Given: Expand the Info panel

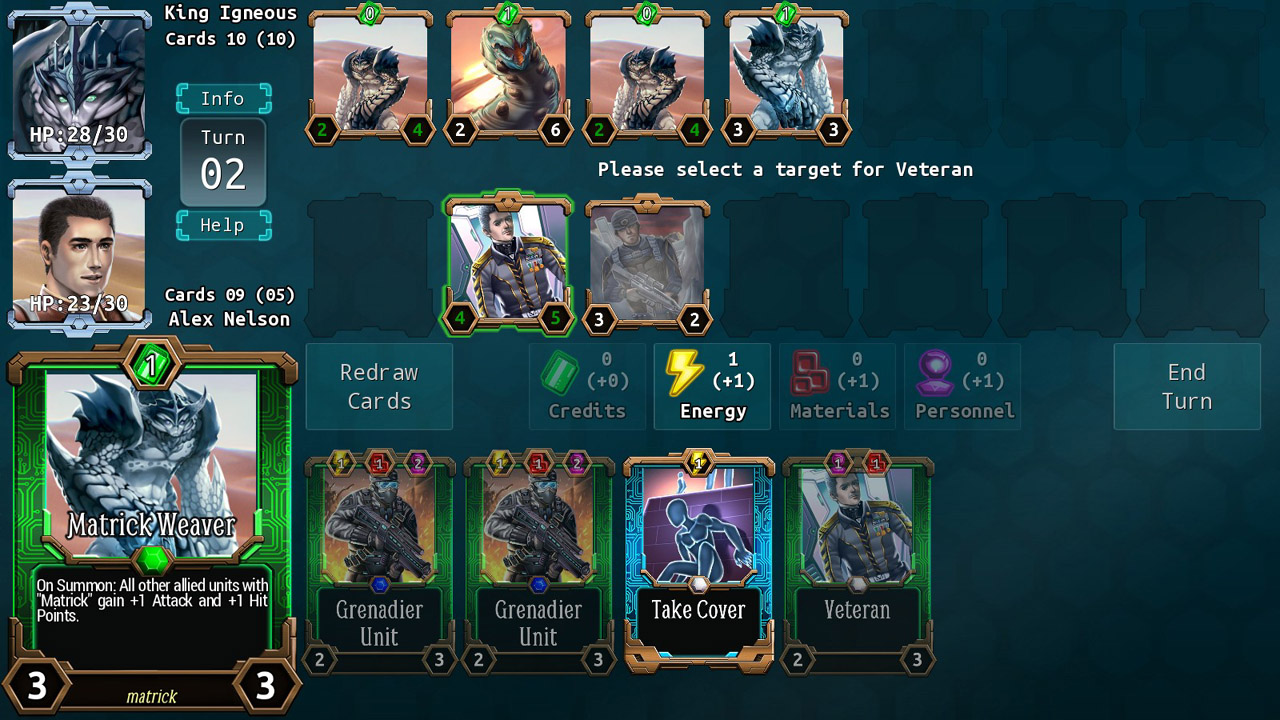Looking at the screenshot, I should [223, 98].
